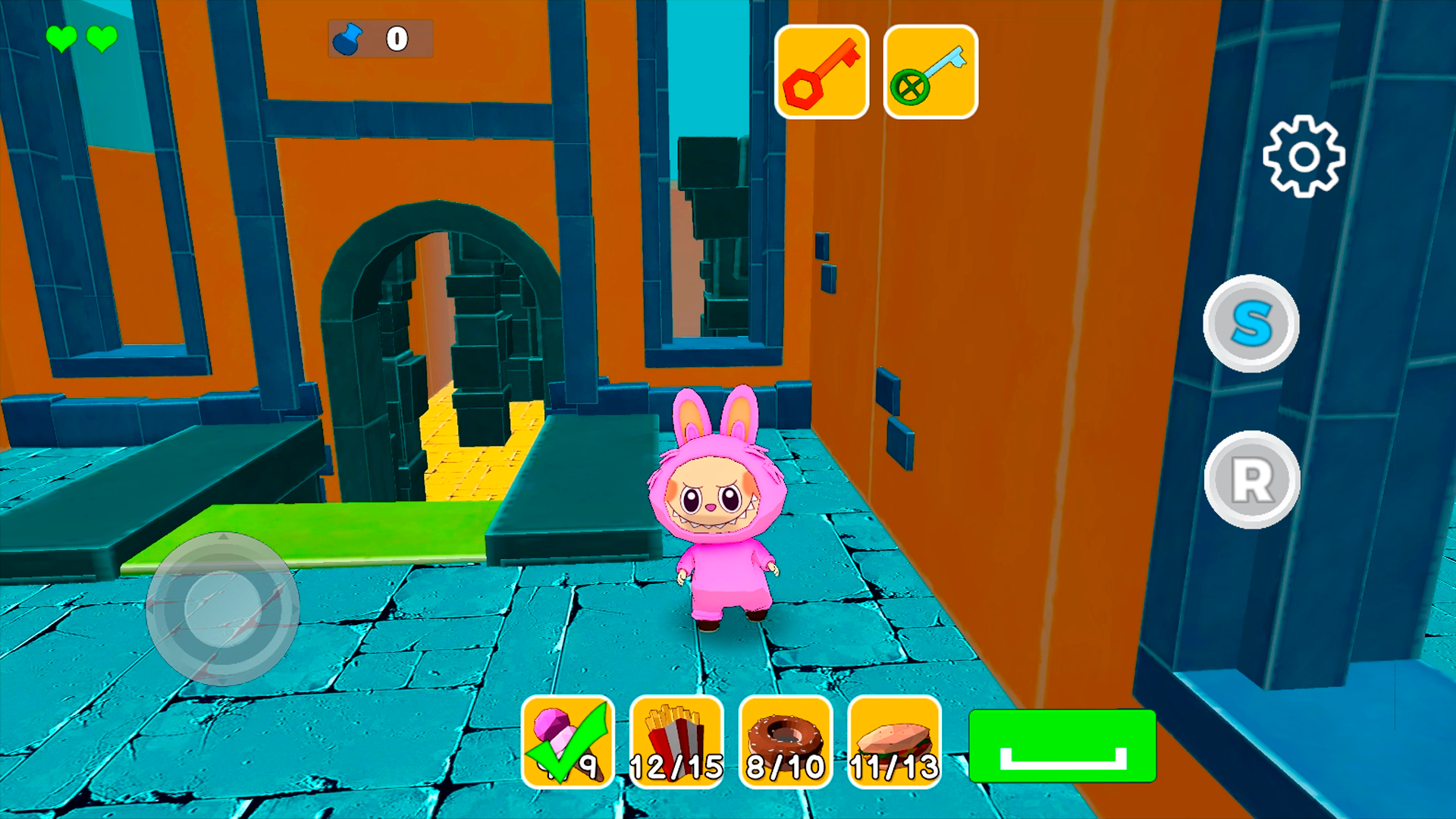Tap the green action button bottom right

pos(1062,745)
